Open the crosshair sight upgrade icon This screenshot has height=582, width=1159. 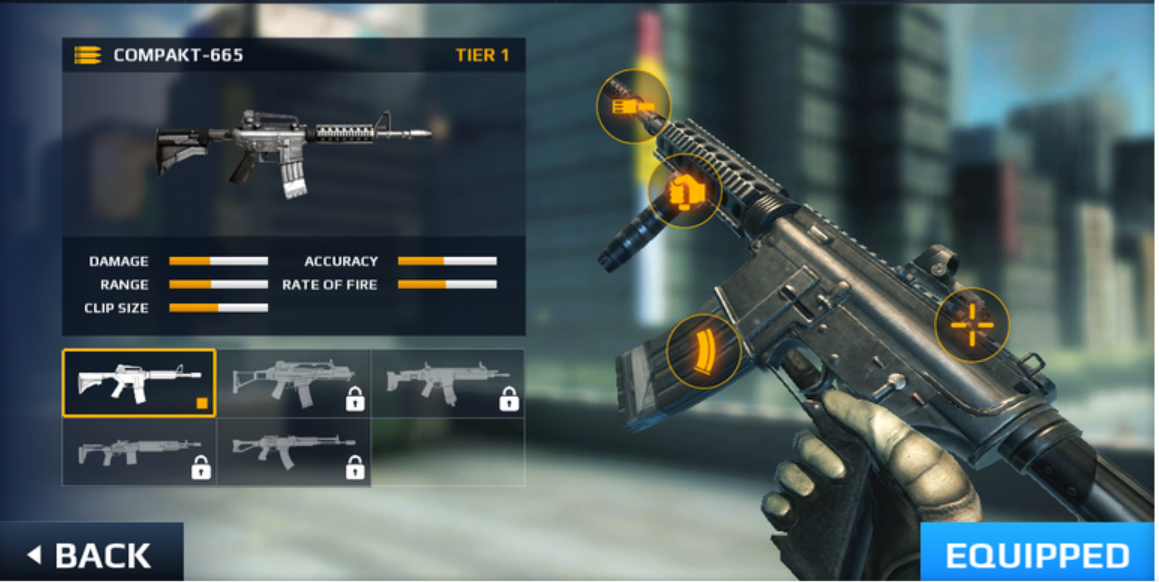tap(971, 325)
